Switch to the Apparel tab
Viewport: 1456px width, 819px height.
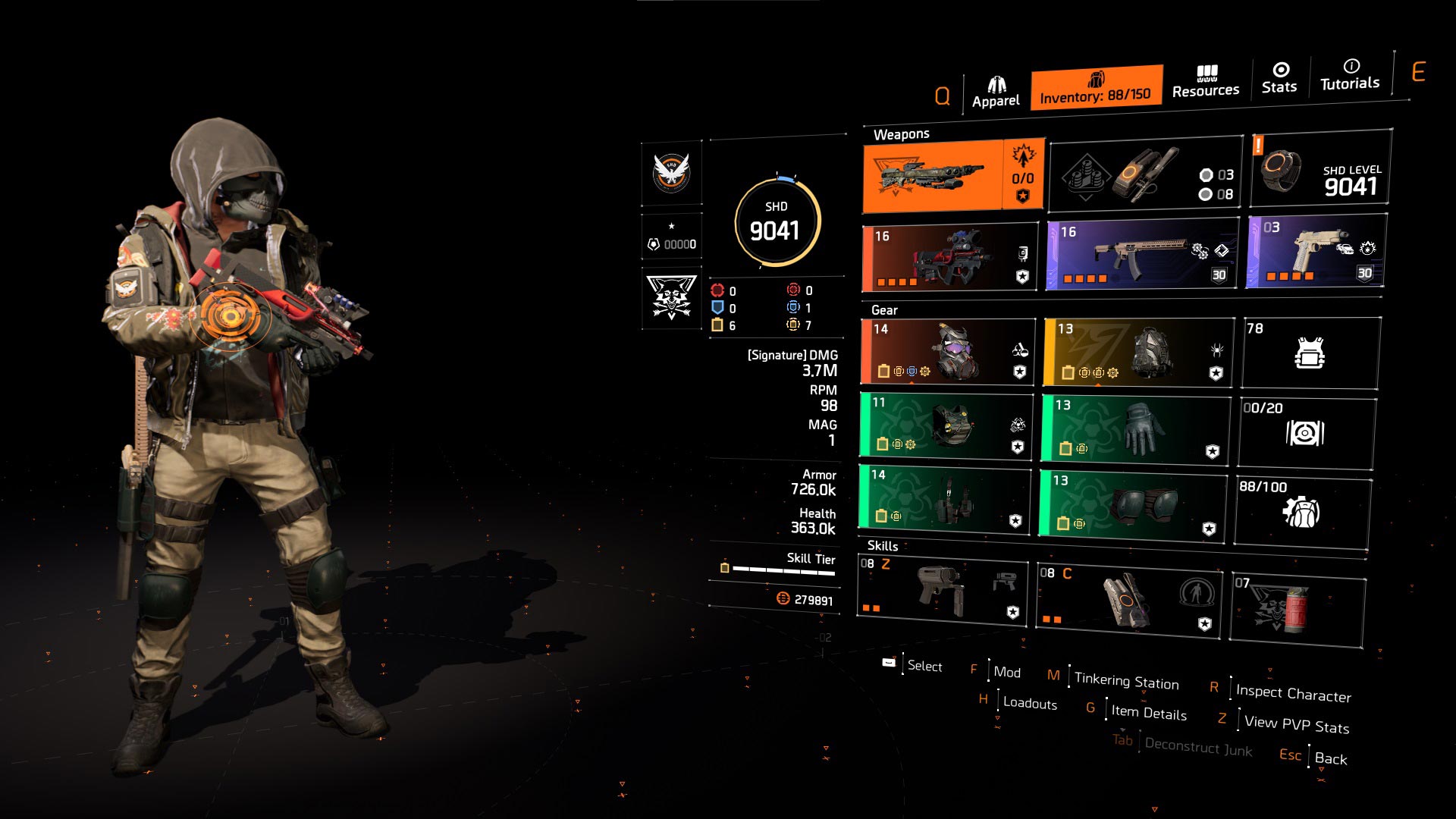[x=996, y=92]
